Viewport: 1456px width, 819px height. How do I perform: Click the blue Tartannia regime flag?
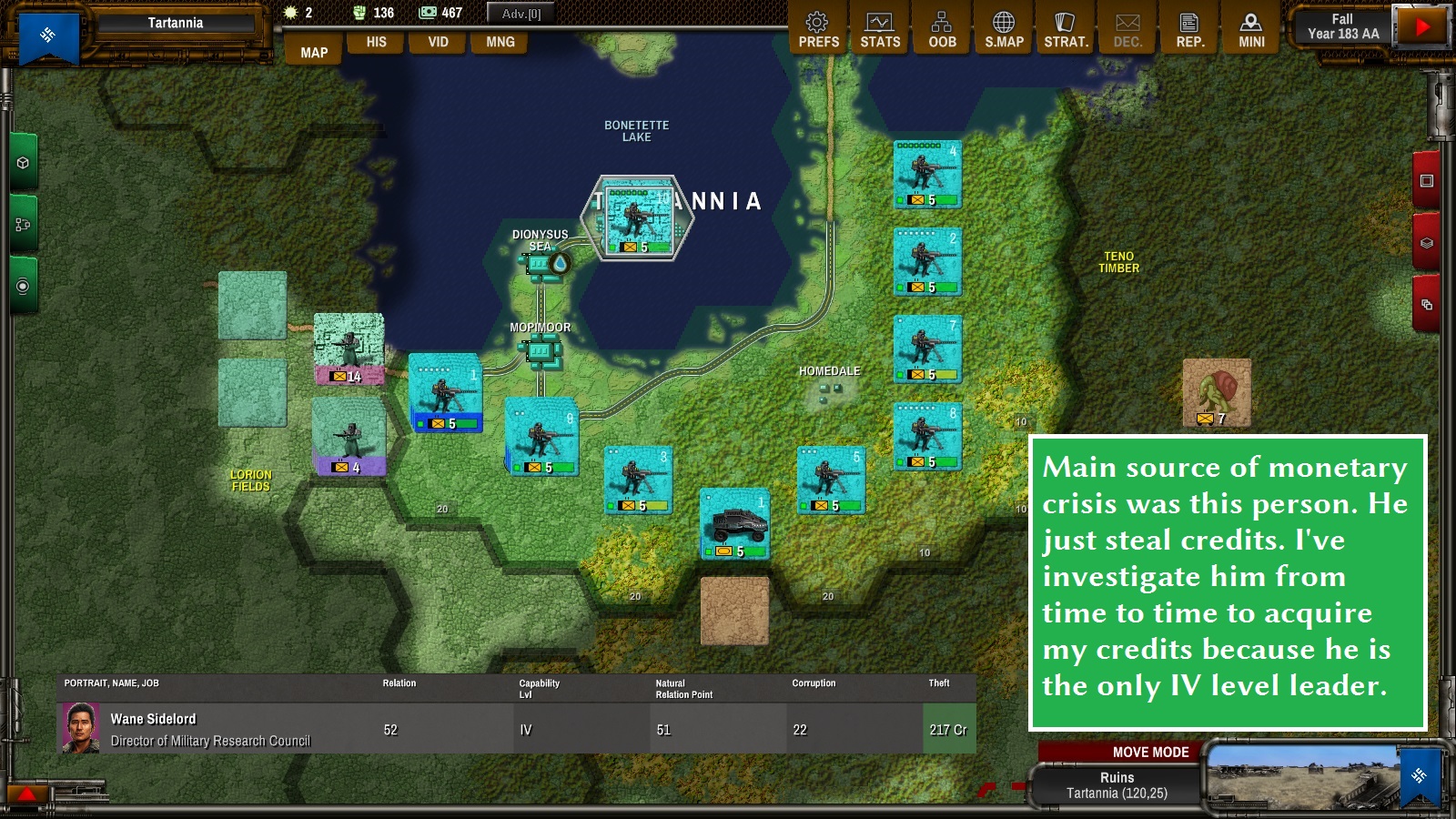pyautogui.click(x=48, y=36)
